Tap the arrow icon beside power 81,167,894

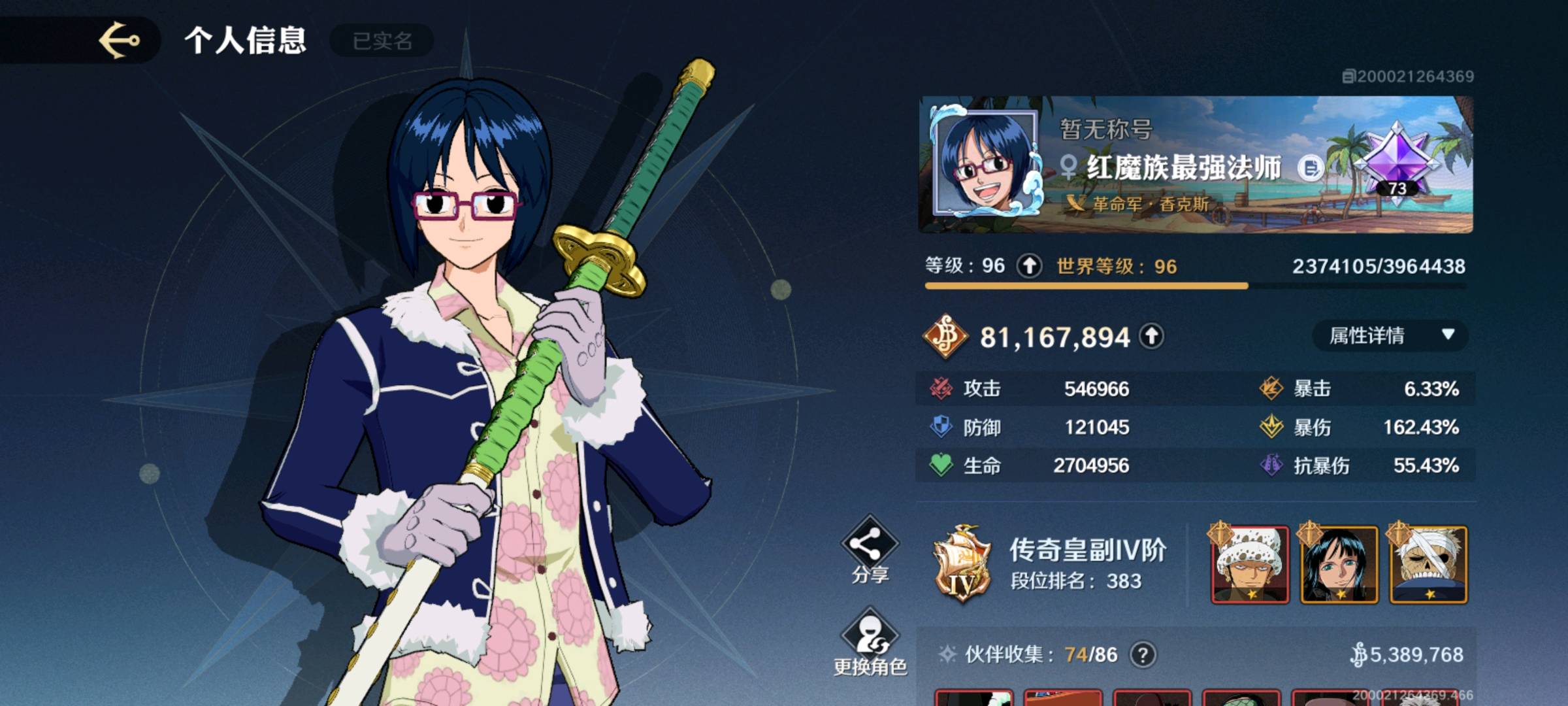click(1151, 337)
